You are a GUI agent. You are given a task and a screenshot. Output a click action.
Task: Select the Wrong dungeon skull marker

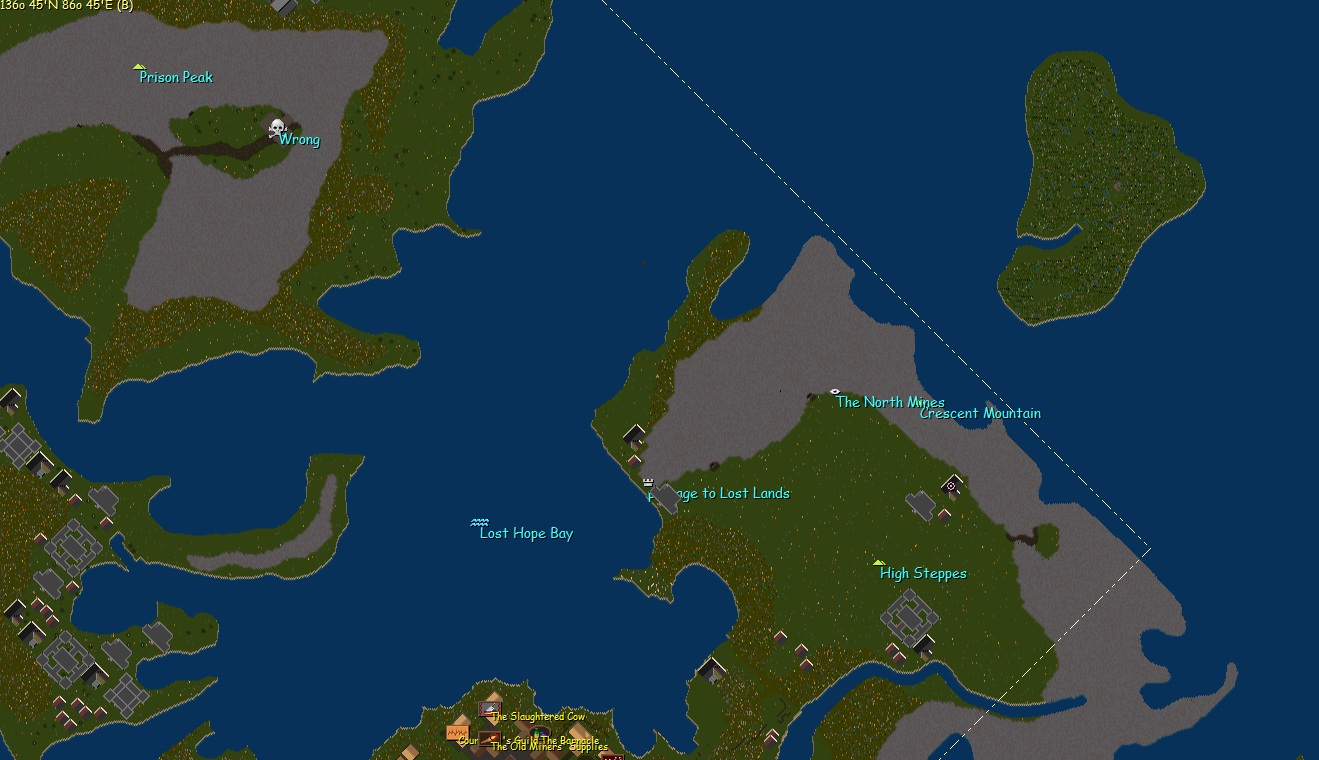[x=277, y=128]
